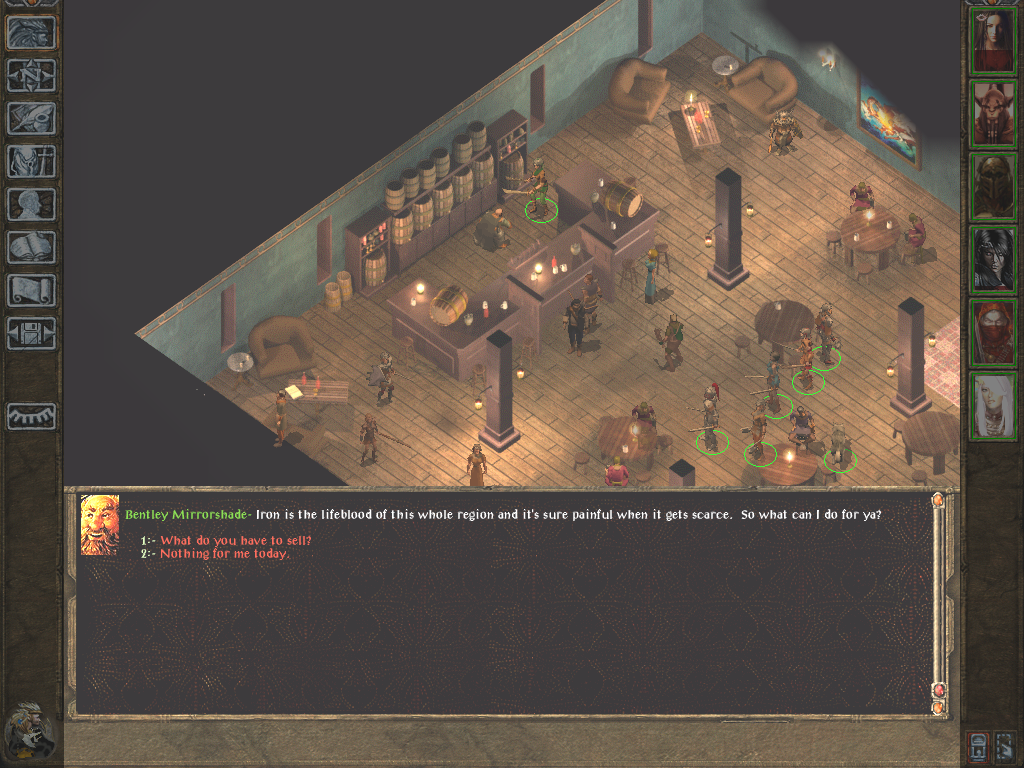Rest the party using the closed eye button
Image resolution: width=1024 pixels, height=768 pixels.
(31, 416)
